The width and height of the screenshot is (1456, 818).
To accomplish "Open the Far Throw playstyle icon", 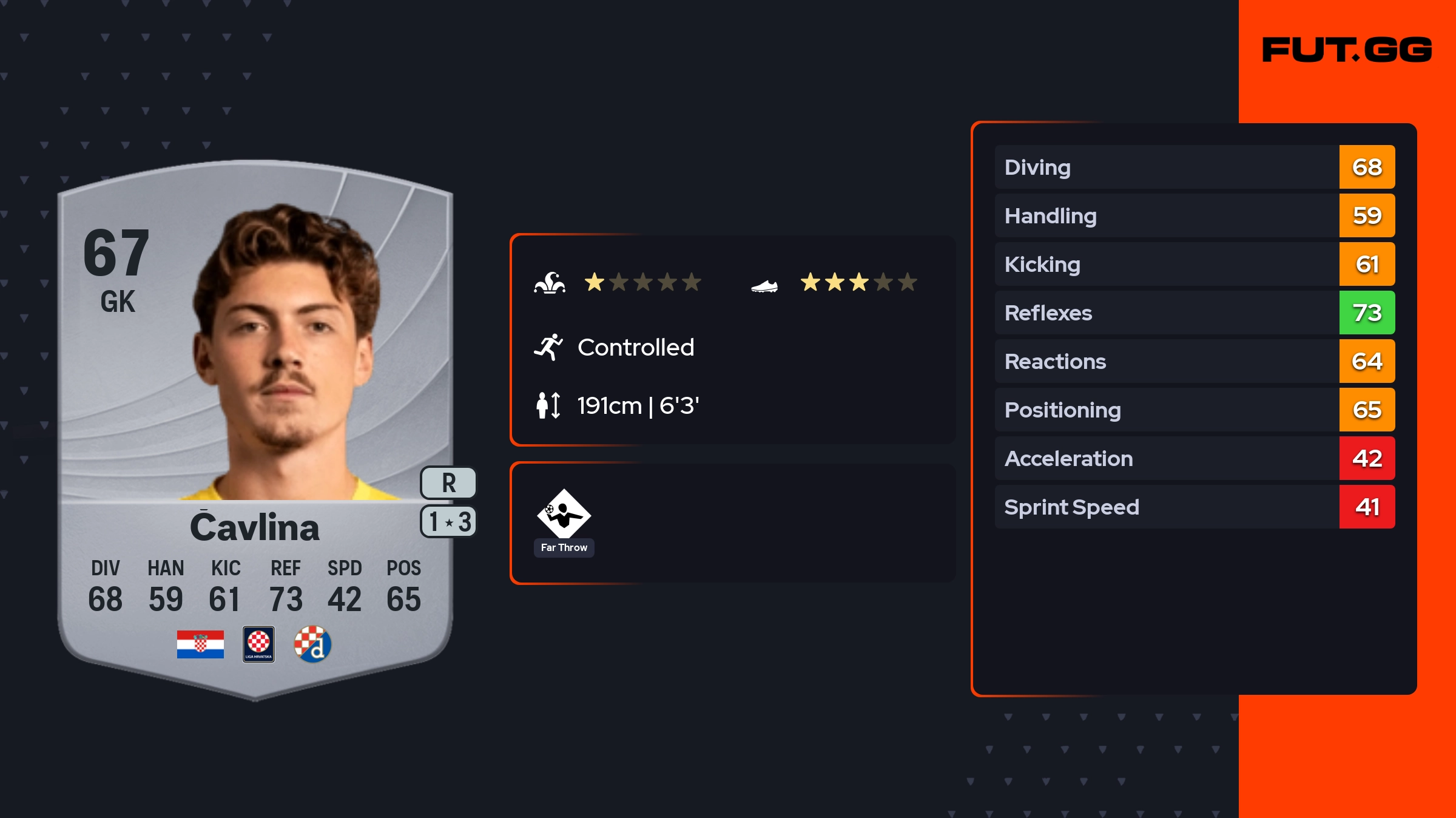I will (564, 515).
